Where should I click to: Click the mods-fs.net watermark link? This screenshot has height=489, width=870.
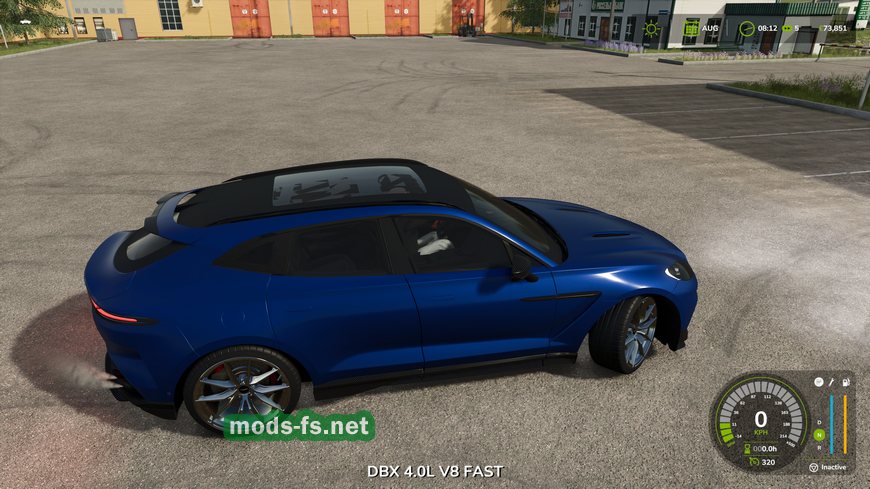[x=298, y=427]
